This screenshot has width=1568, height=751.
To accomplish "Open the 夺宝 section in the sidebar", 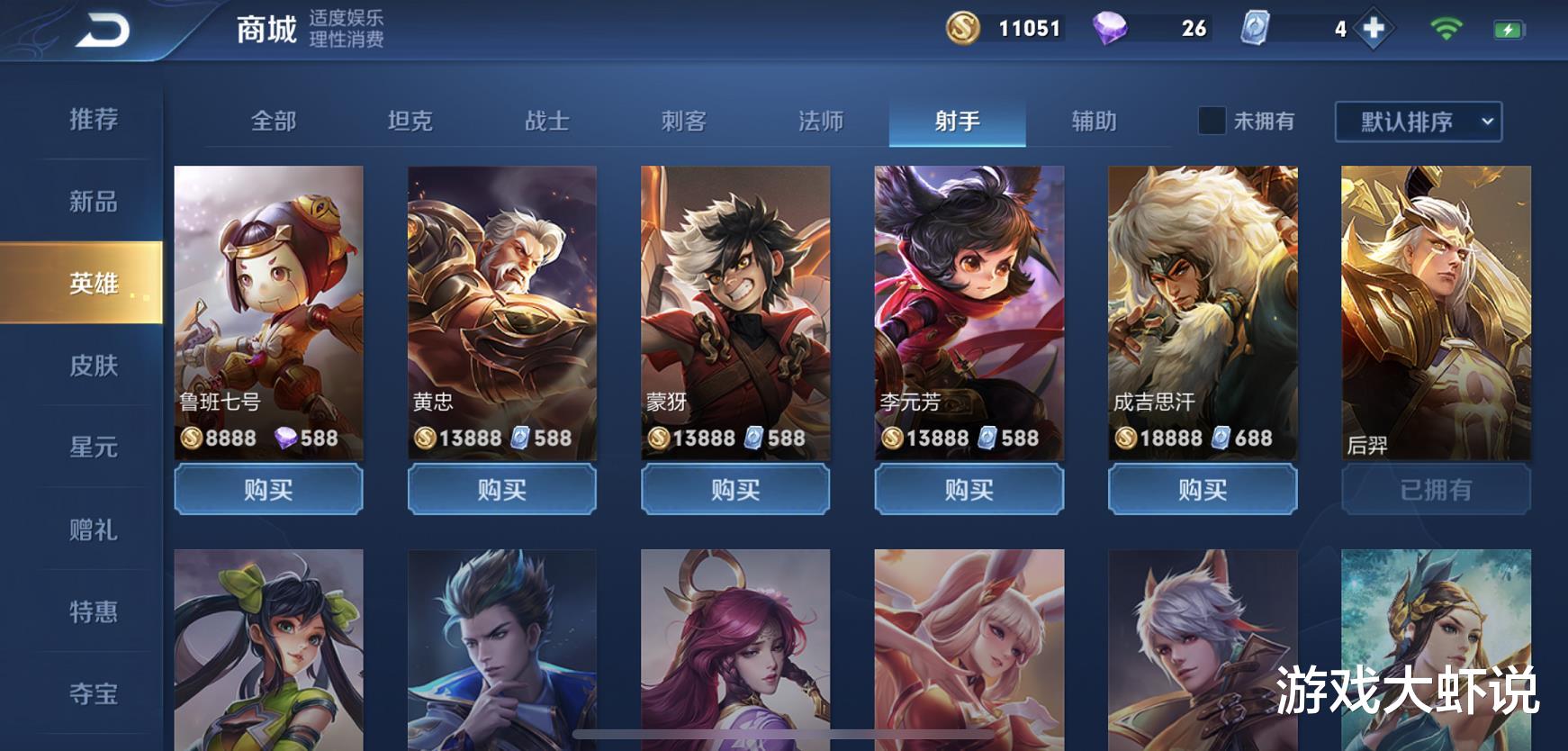I will point(95,694).
